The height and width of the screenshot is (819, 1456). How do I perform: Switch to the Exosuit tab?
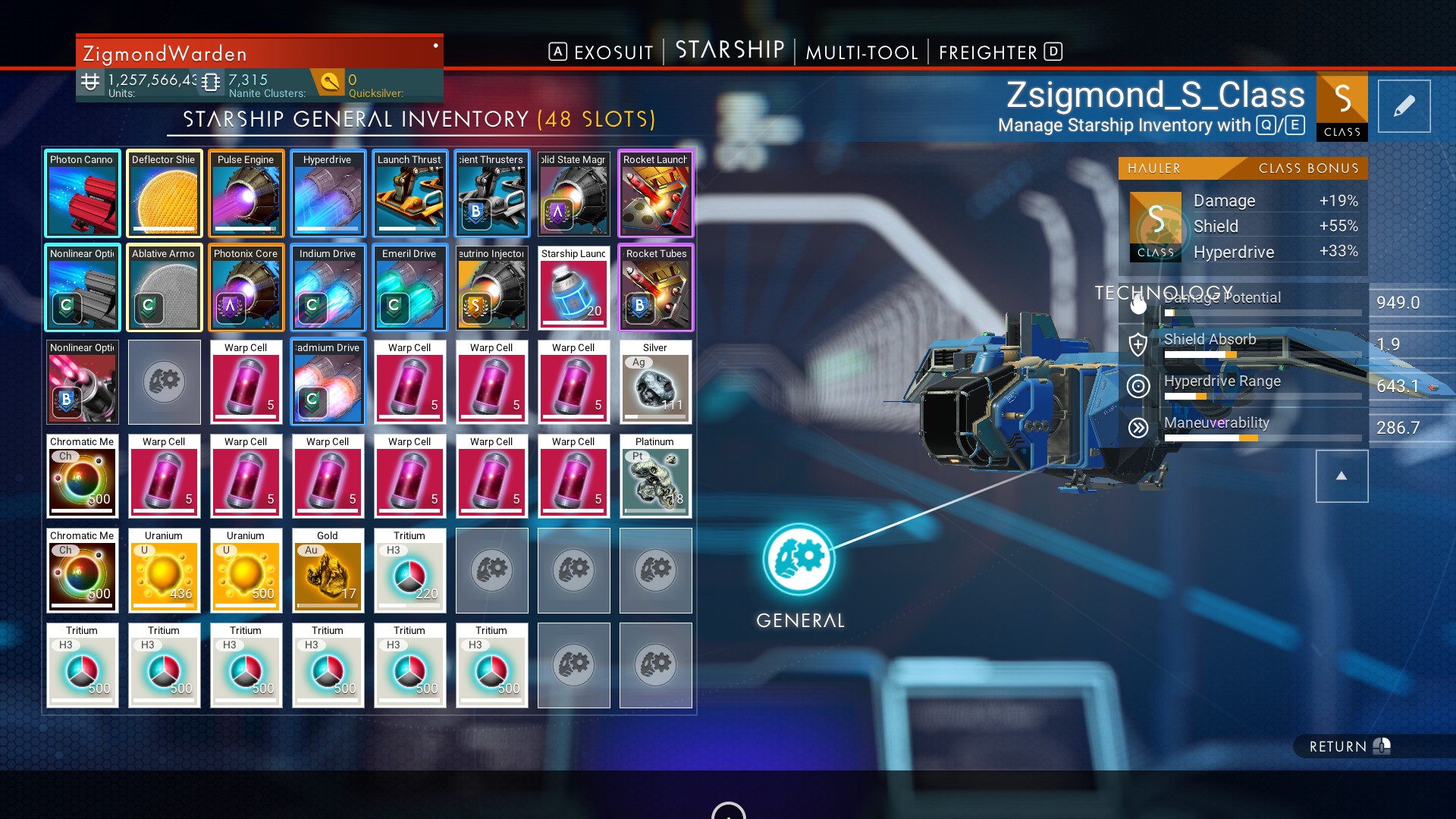pos(613,52)
